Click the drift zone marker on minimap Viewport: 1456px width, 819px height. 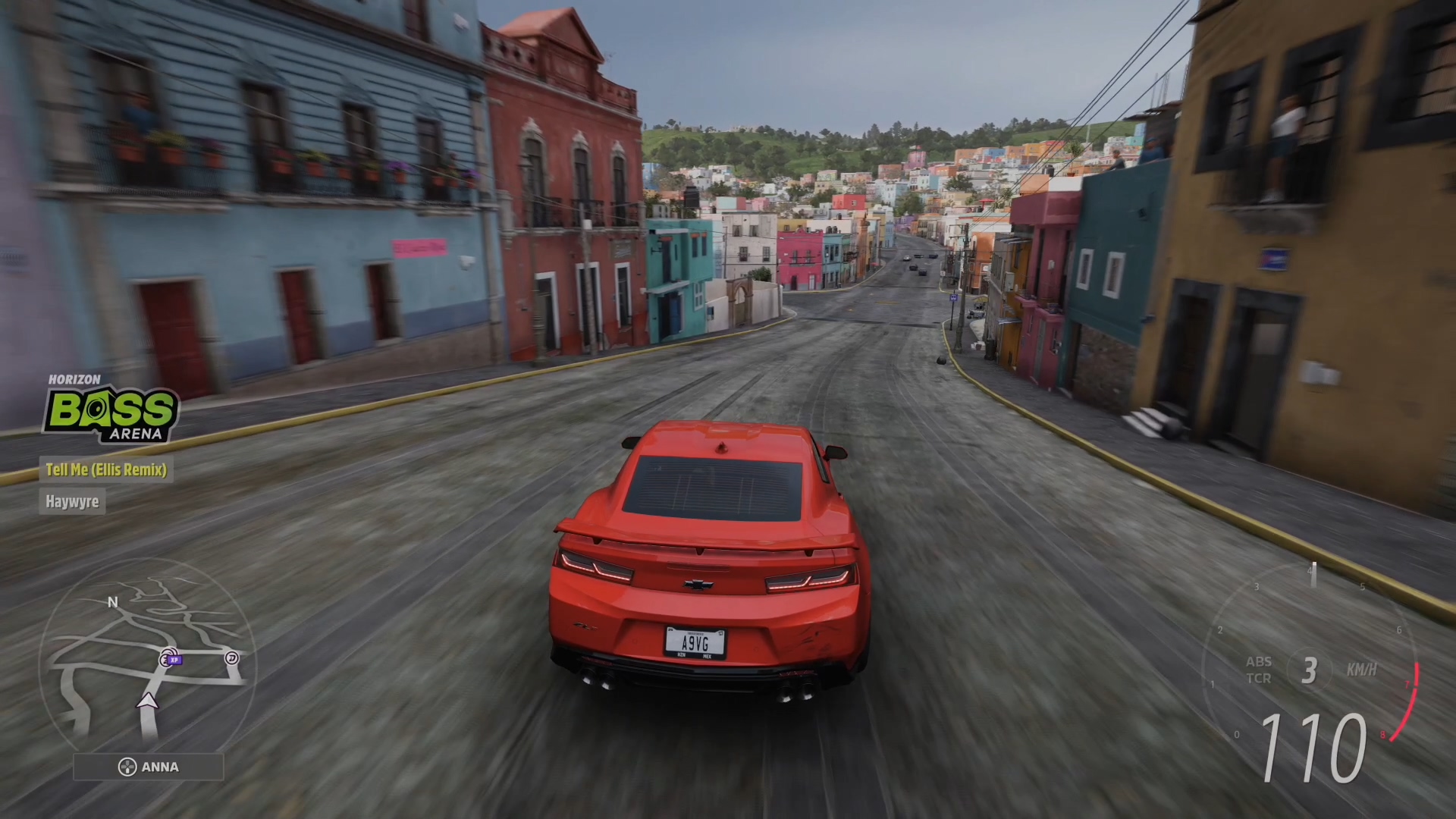click(x=232, y=658)
